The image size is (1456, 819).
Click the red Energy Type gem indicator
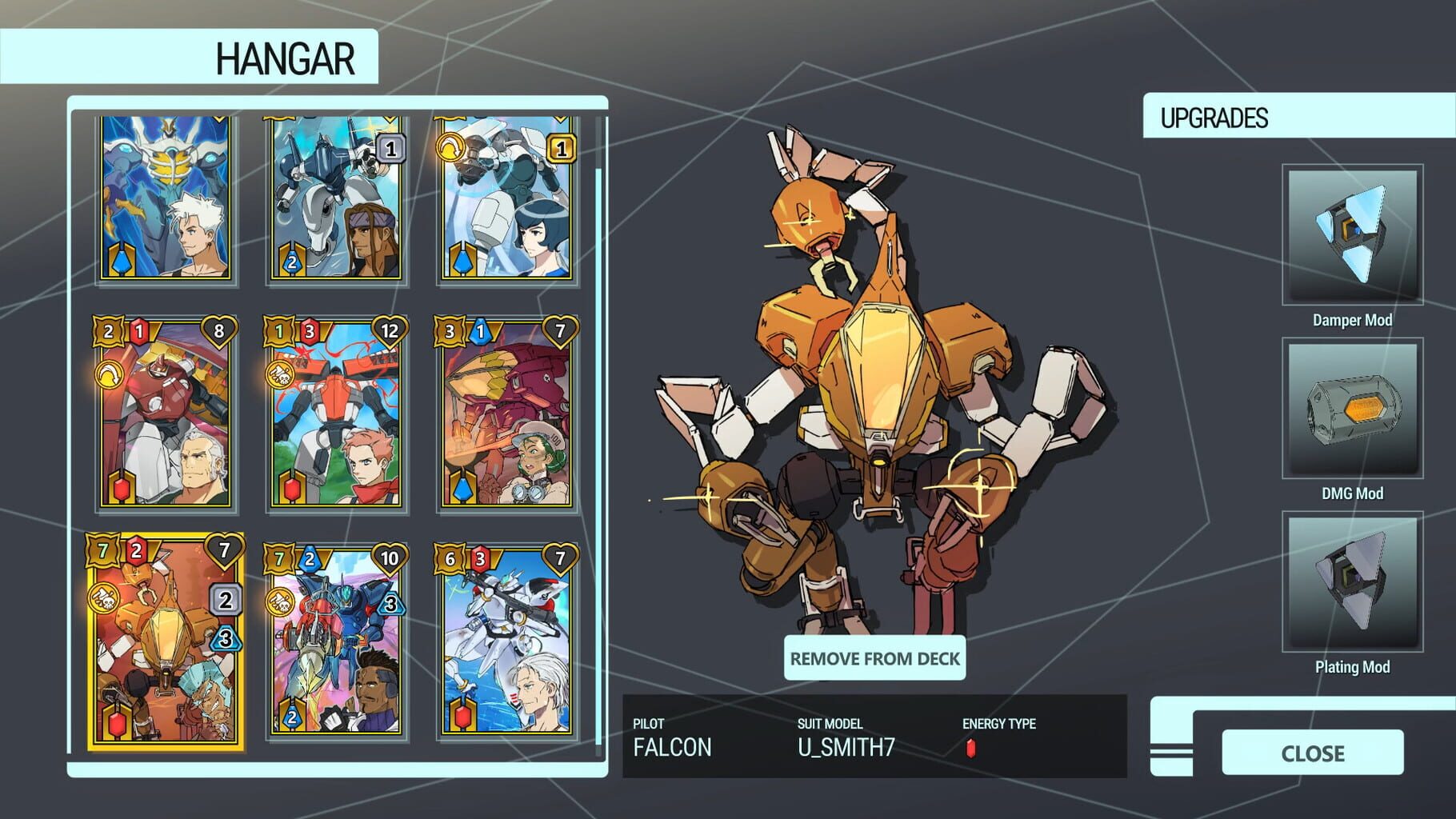(x=970, y=750)
